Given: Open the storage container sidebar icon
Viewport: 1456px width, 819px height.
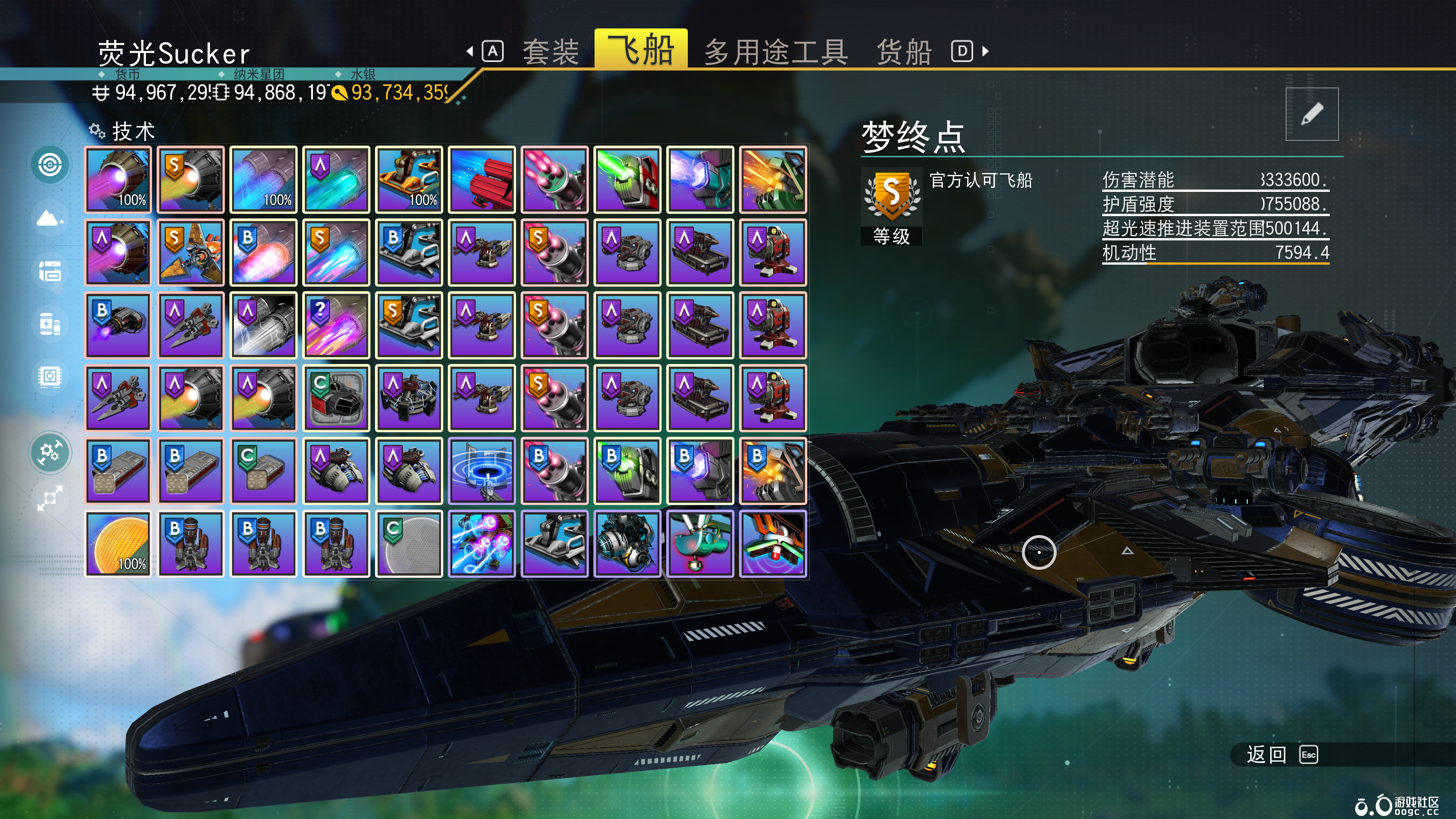Looking at the screenshot, I should point(50,271).
